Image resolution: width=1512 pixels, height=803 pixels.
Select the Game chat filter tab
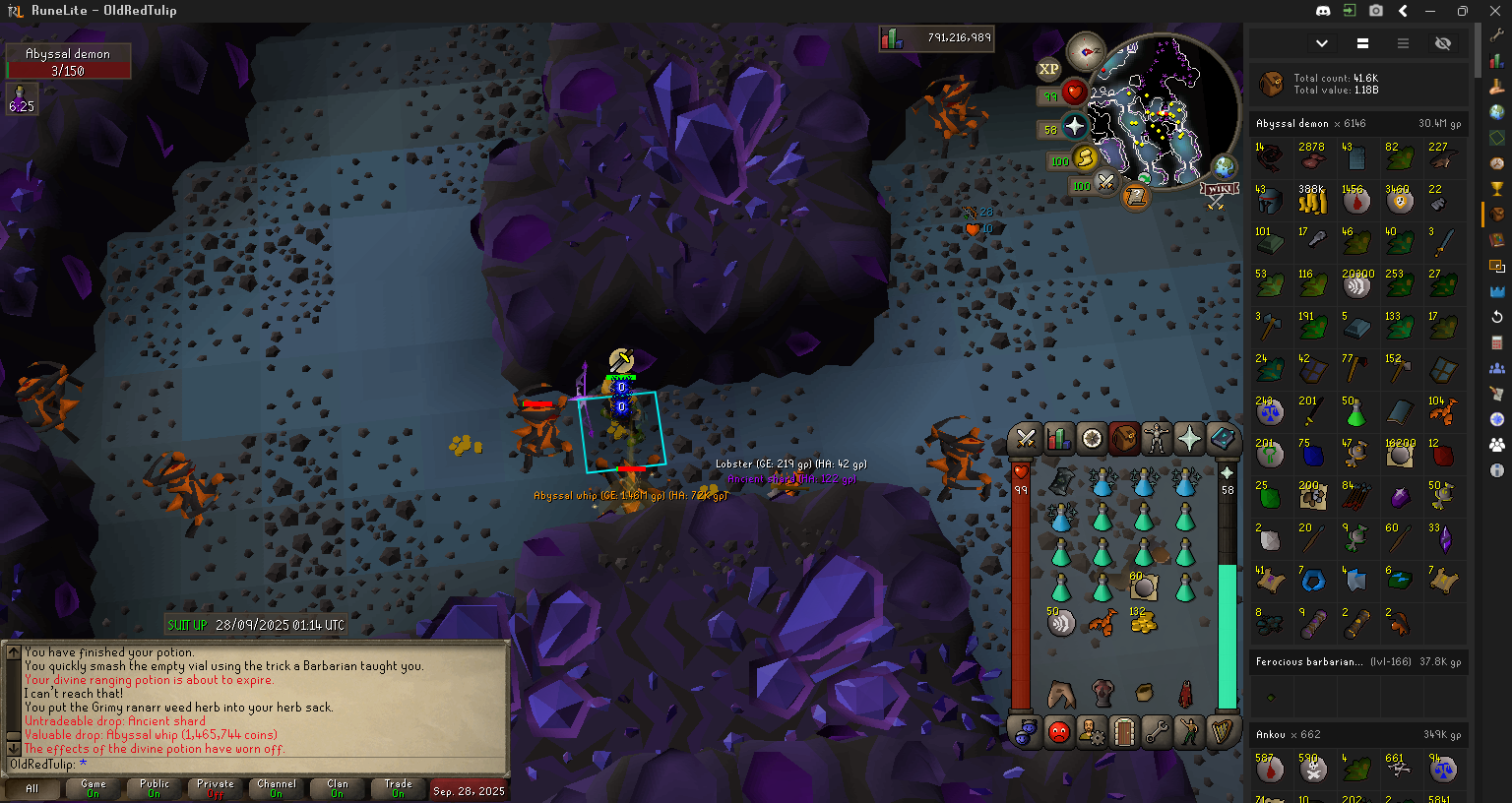[94, 788]
